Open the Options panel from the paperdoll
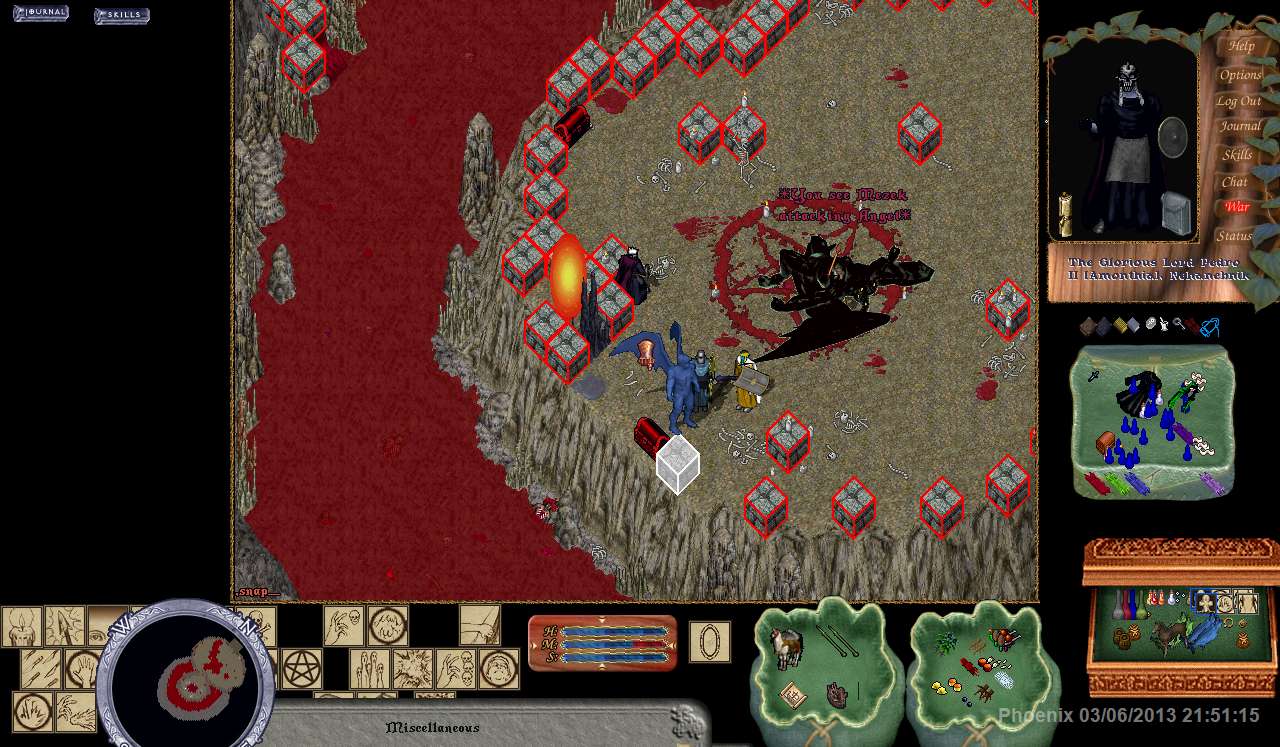This screenshot has width=1280, height=747. pos(1240,75)
